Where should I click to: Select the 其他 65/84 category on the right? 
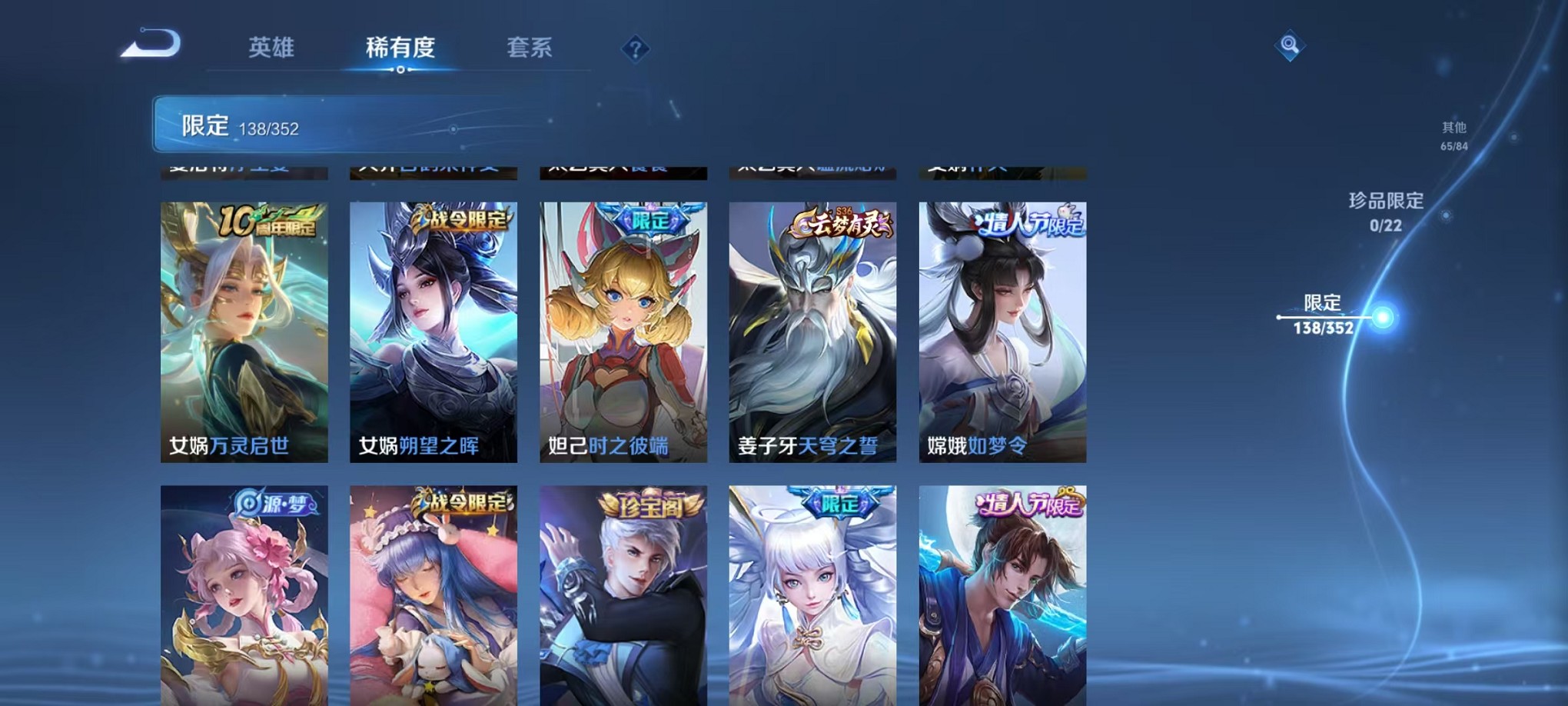point(1453,135)
